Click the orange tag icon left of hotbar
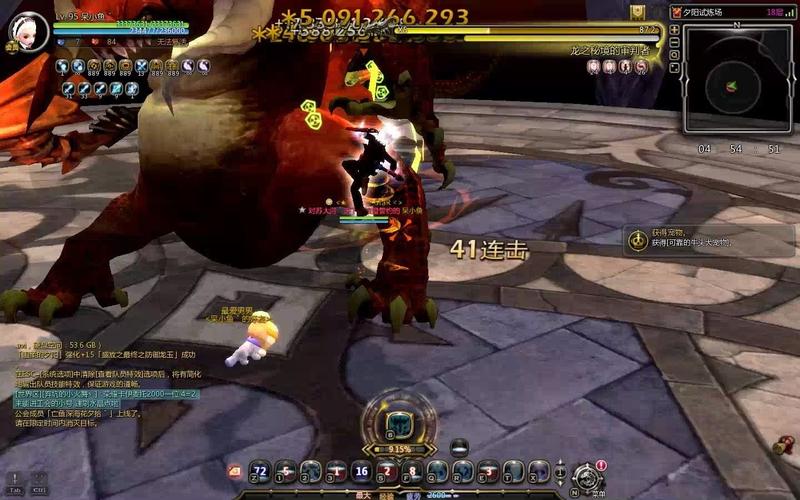The width and height of the screenshot is (800, 500). pyautogui.click(x=233, y=470)
